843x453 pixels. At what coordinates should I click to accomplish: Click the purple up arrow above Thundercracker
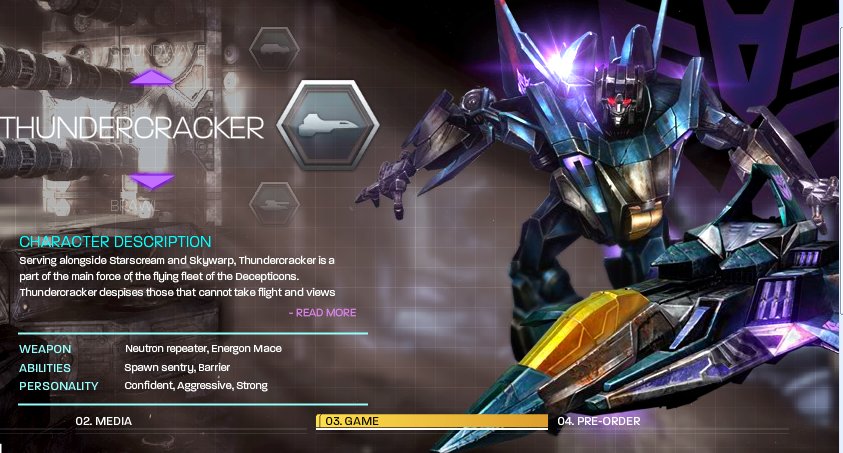[152, 77]
